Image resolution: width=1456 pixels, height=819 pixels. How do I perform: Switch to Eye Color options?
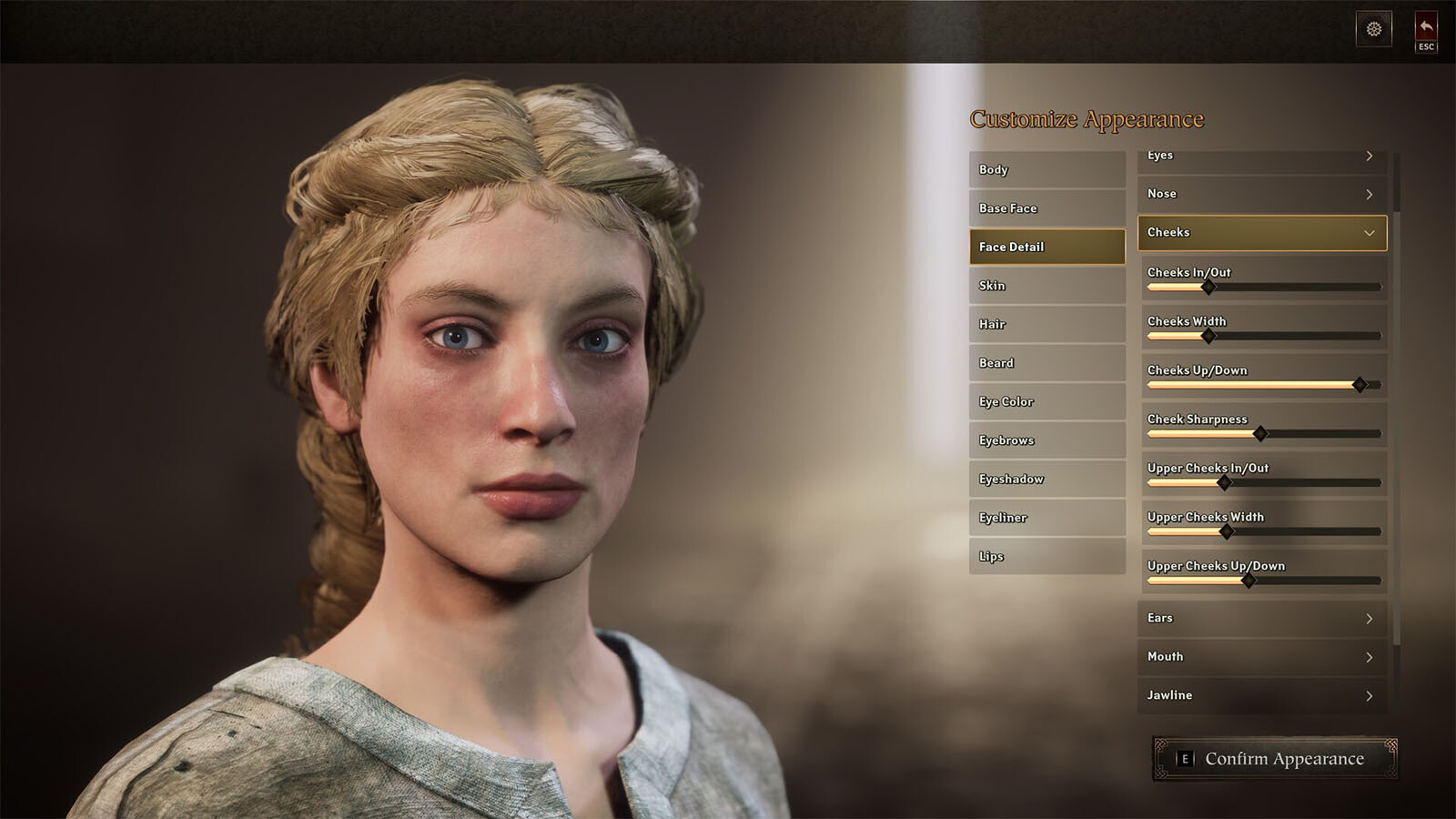pos(1046,401)
